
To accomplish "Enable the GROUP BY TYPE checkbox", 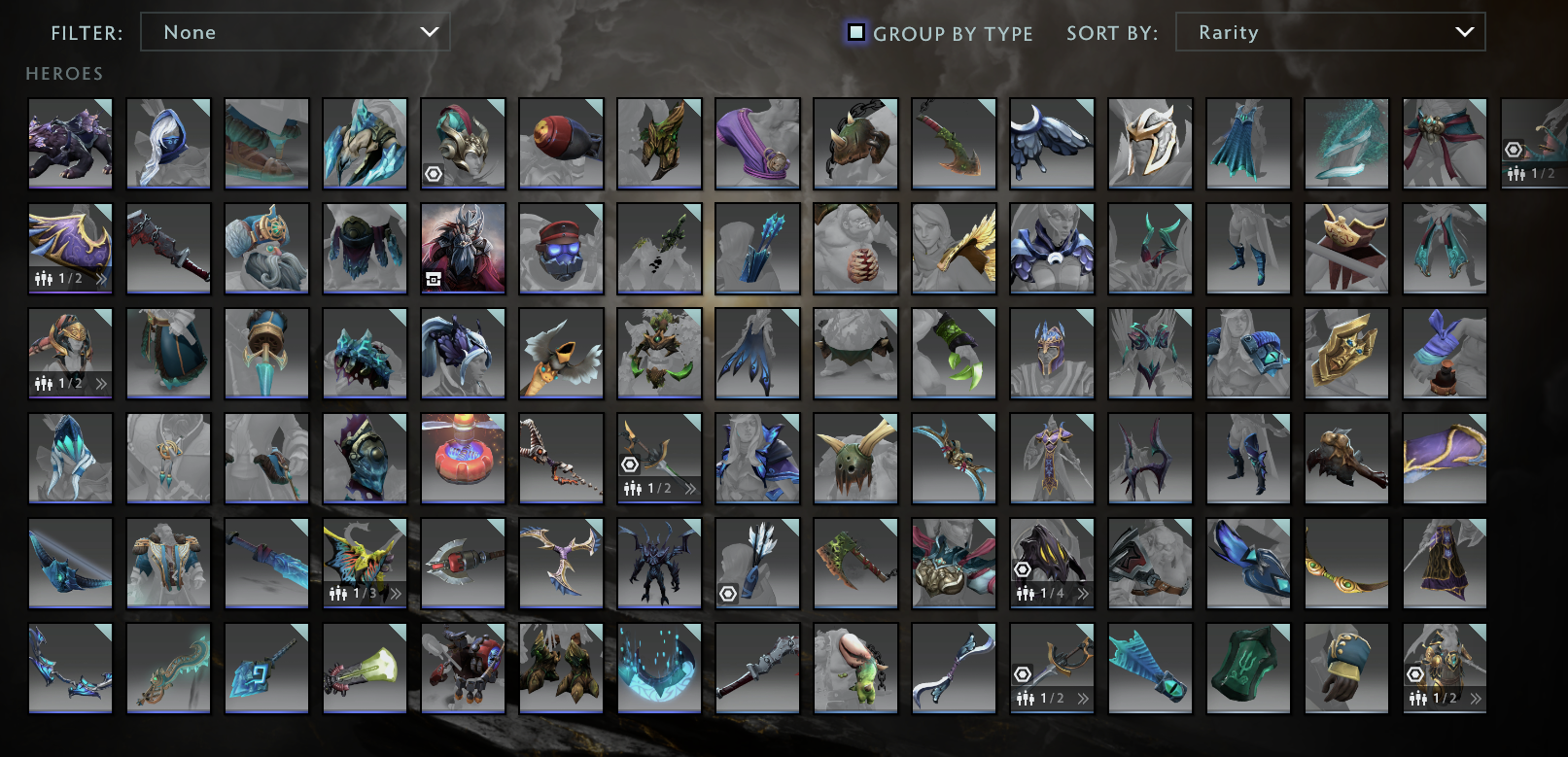I will tap(855, 32).
